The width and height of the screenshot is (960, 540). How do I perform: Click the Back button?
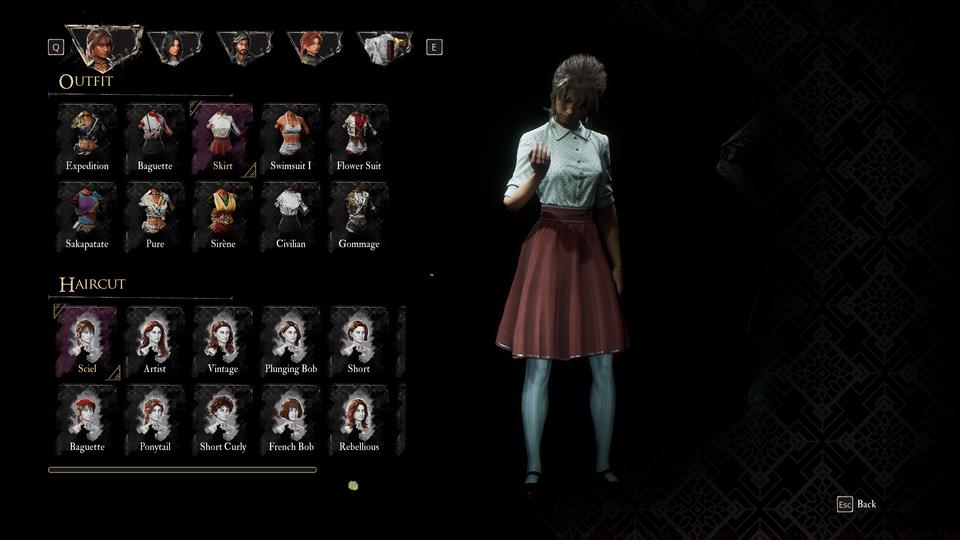[x=857, y=504]
